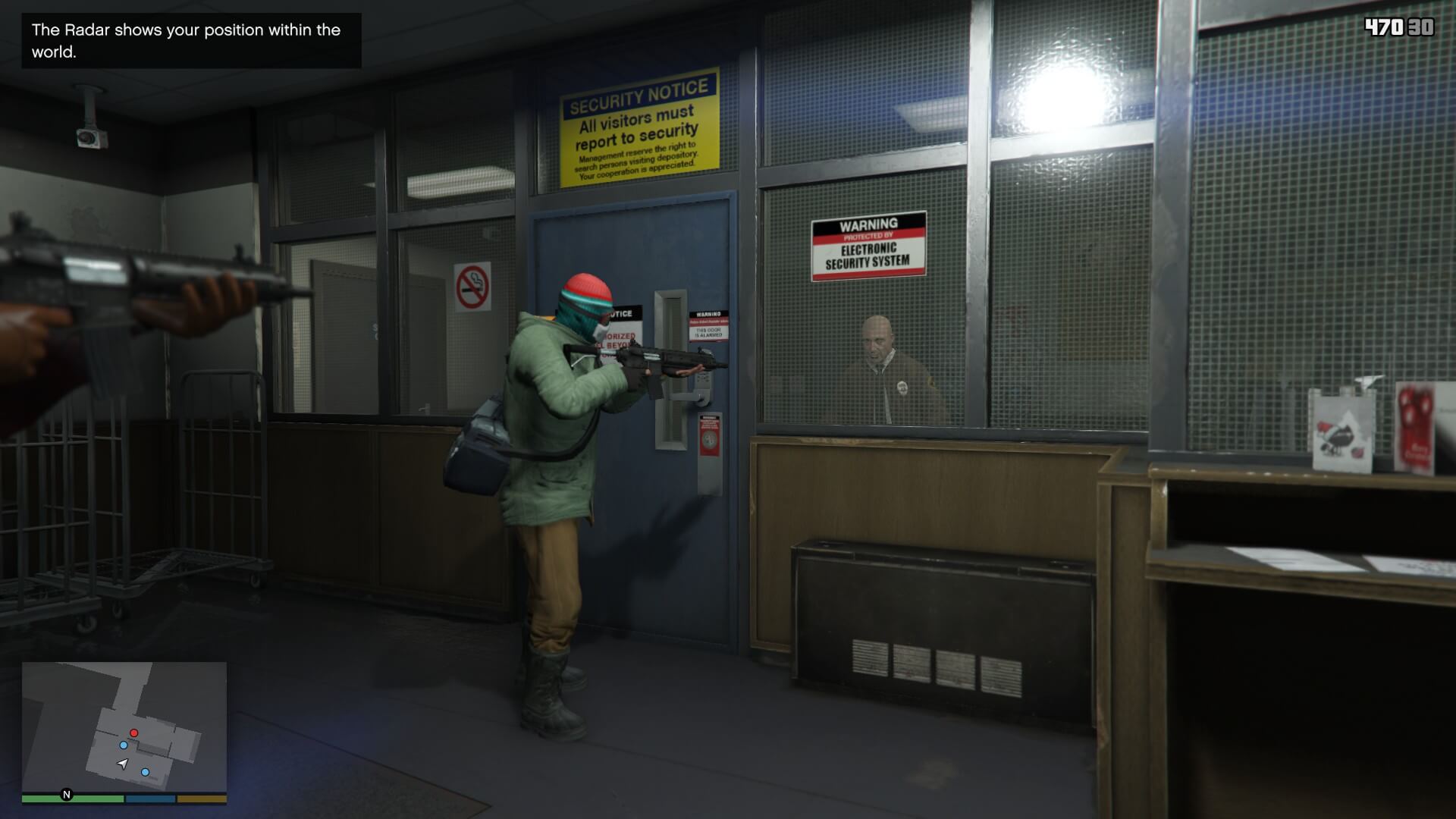Screen dimensions: 1456x819
Task: Click the ammo counter reading 470 30
Action: 1399,27
